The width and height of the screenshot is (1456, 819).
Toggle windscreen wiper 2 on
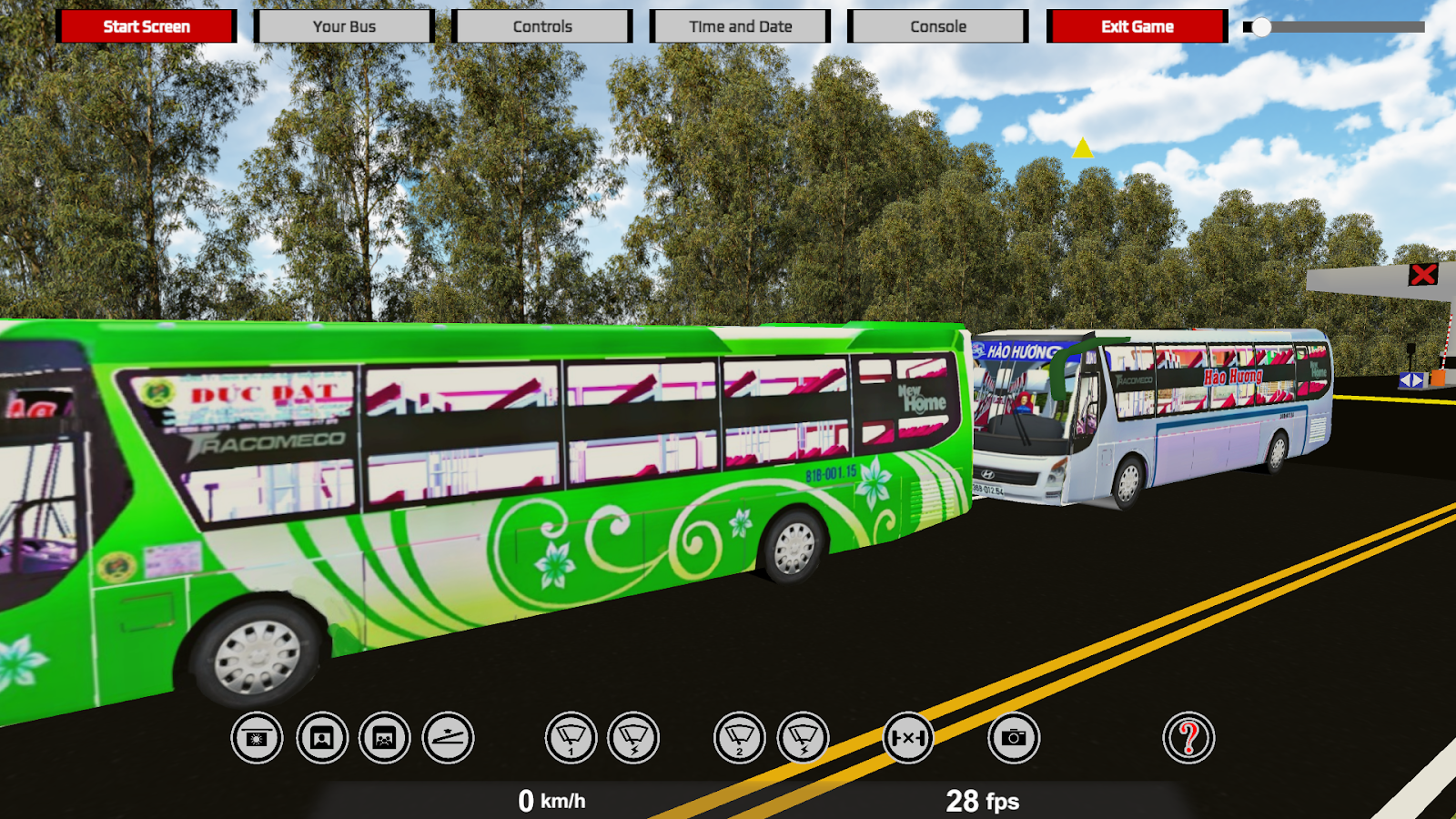(742, 738)
